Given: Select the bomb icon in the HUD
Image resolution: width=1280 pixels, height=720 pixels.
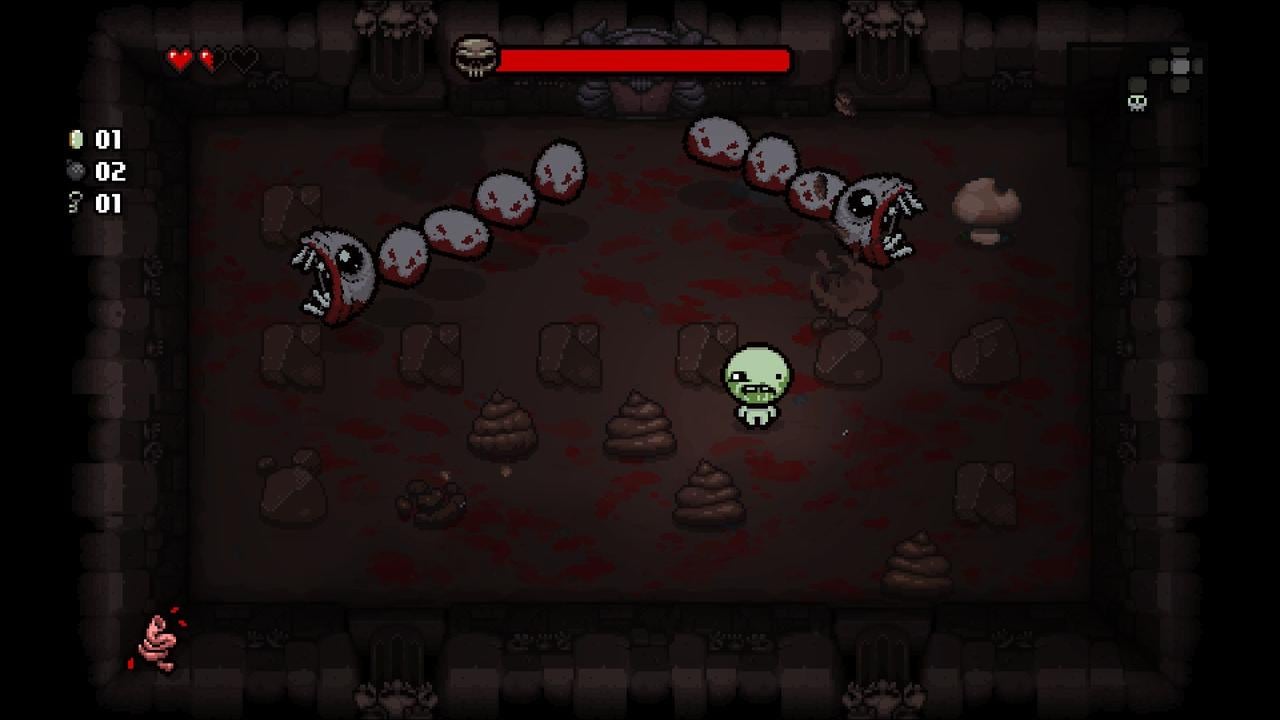Looking at the screenshot, I should 78,169.
